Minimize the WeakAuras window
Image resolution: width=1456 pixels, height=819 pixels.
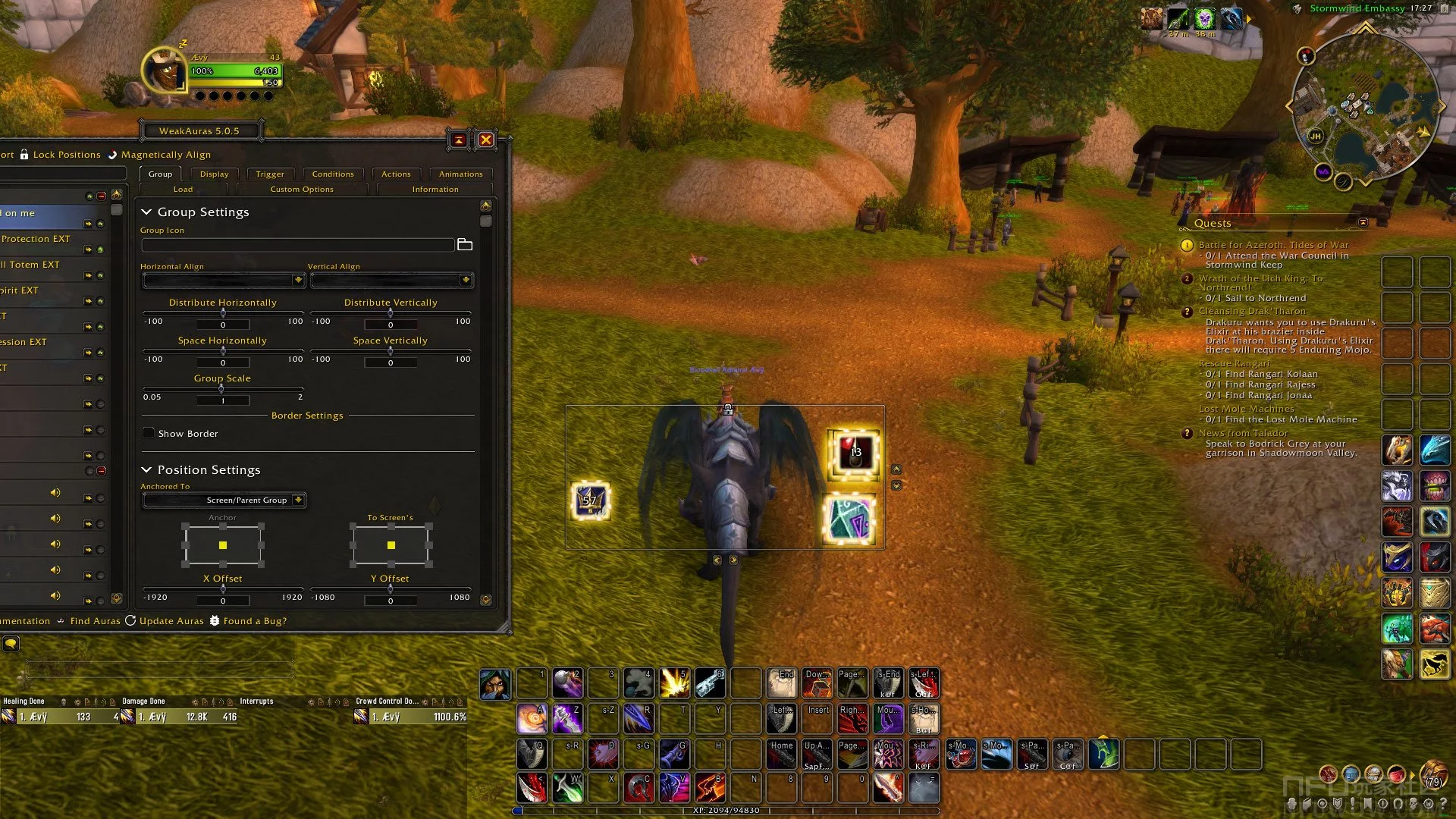(x=459, y=140)
